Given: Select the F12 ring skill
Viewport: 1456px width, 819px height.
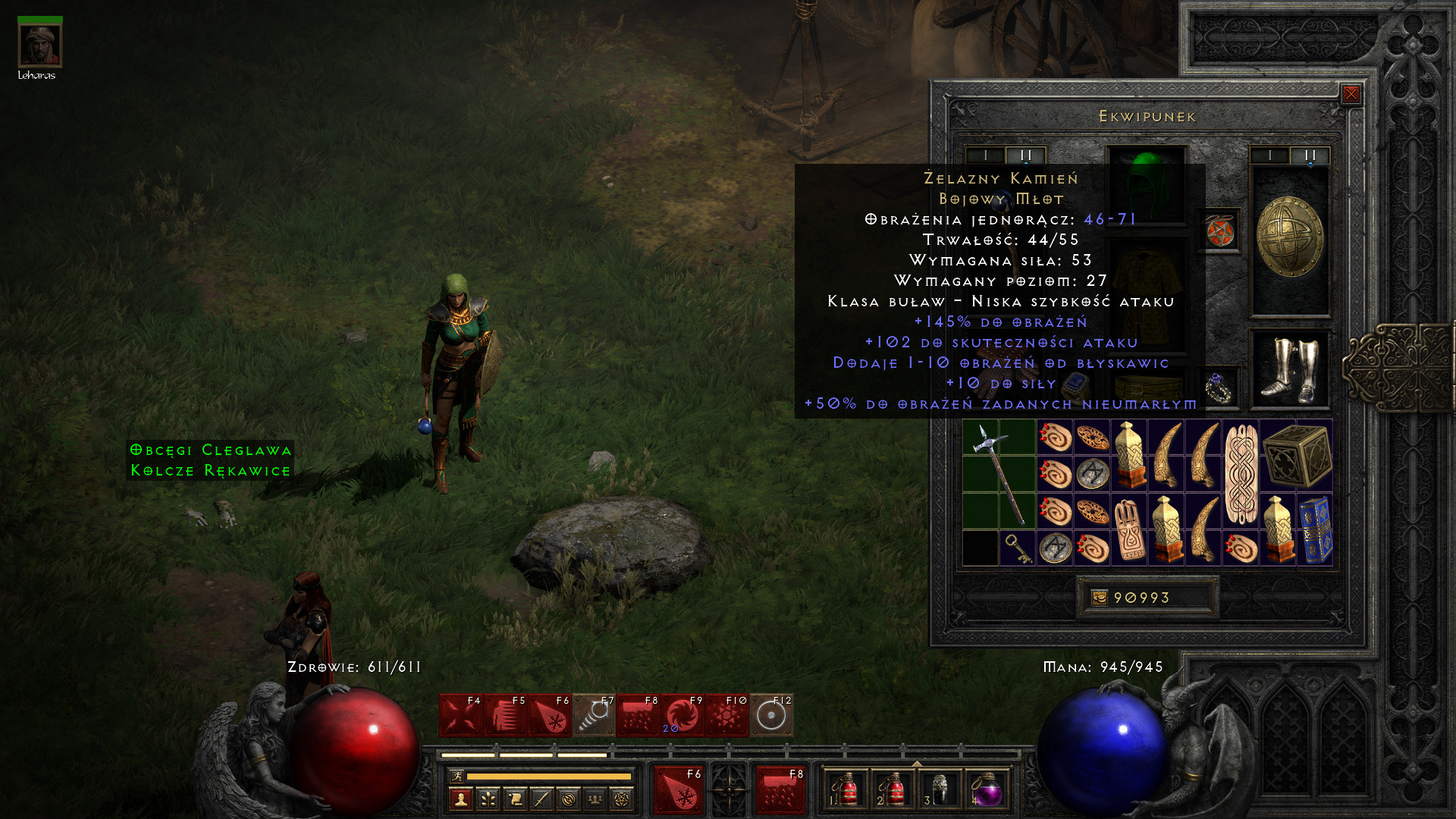Looking at the screenshot, I should (x=771, y=715).
